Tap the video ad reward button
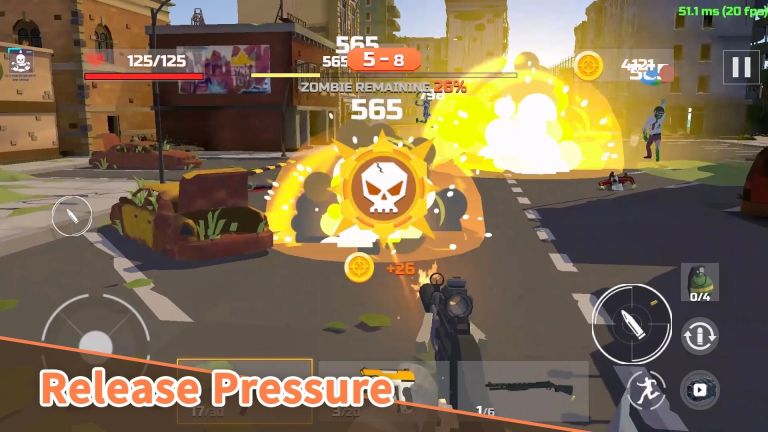Screen dimensions: 768x432 coord(699,389)
